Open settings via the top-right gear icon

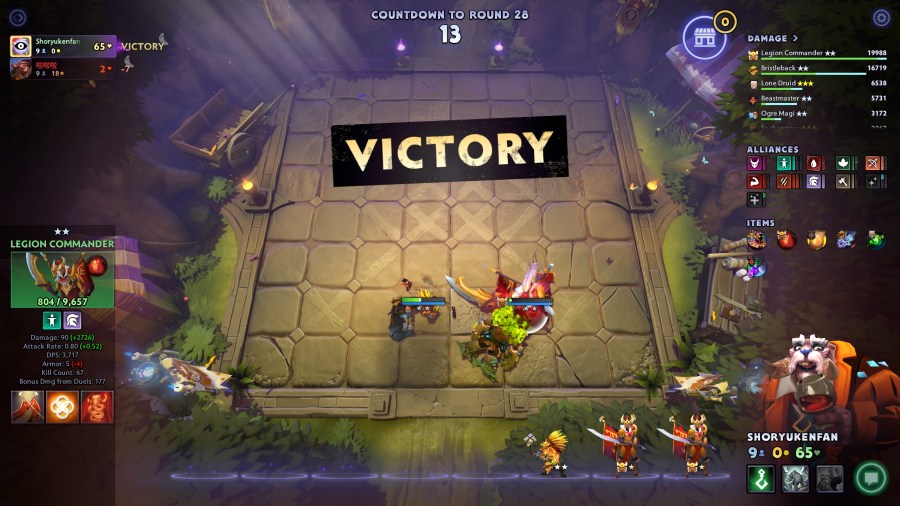881,18
